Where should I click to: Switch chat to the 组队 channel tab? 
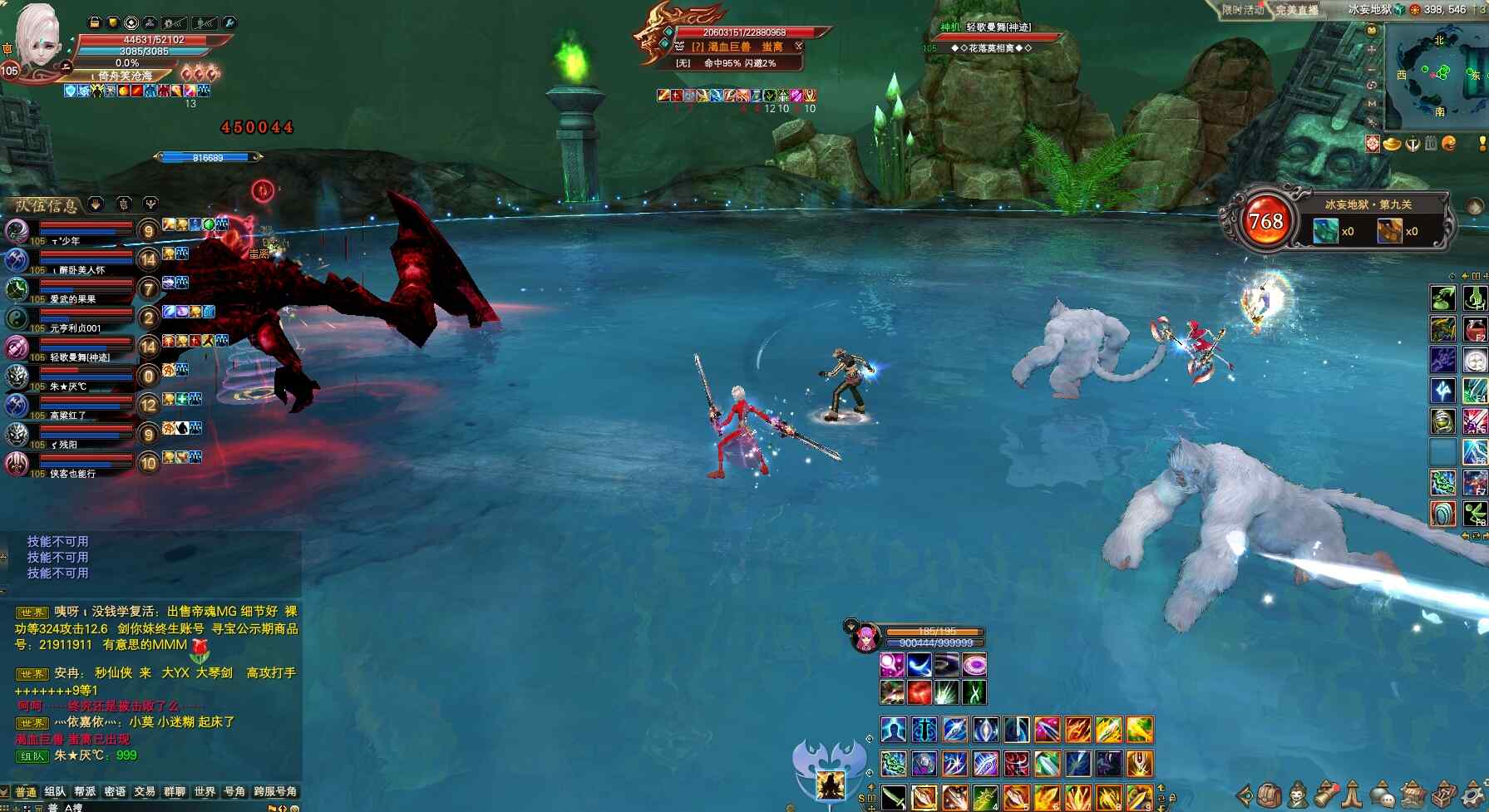[x=55, y=791]
